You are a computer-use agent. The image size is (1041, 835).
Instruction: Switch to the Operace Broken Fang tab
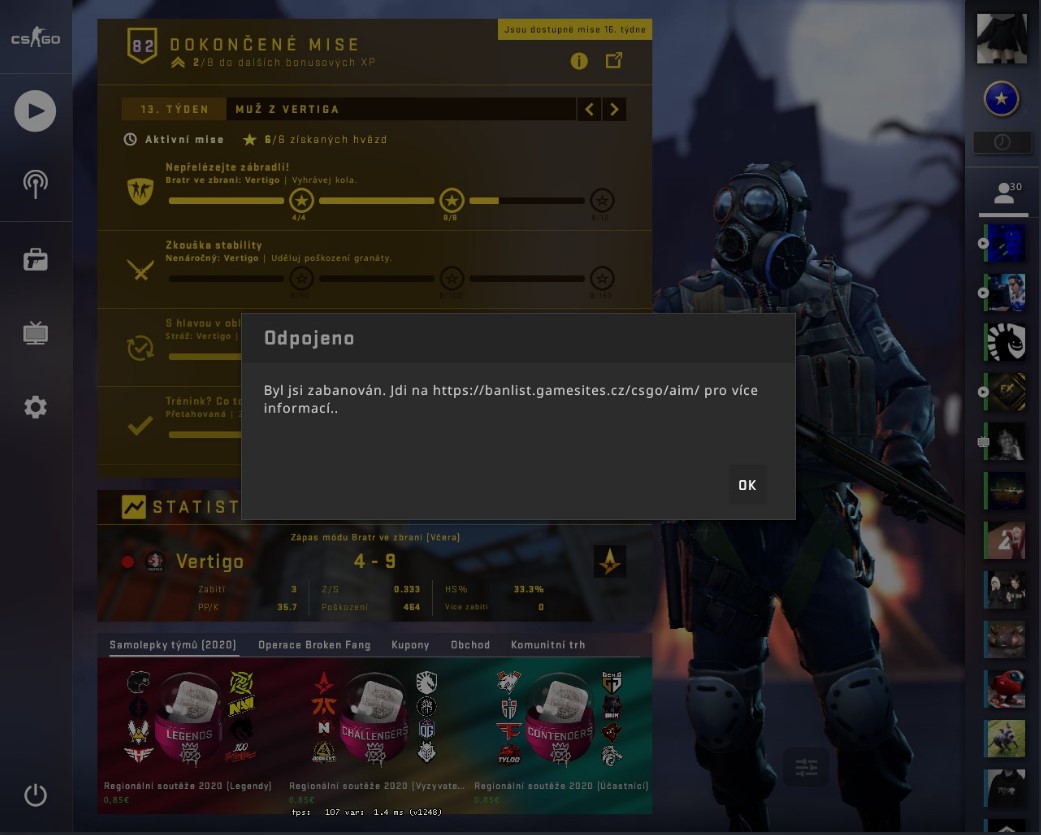coord(314,645)
